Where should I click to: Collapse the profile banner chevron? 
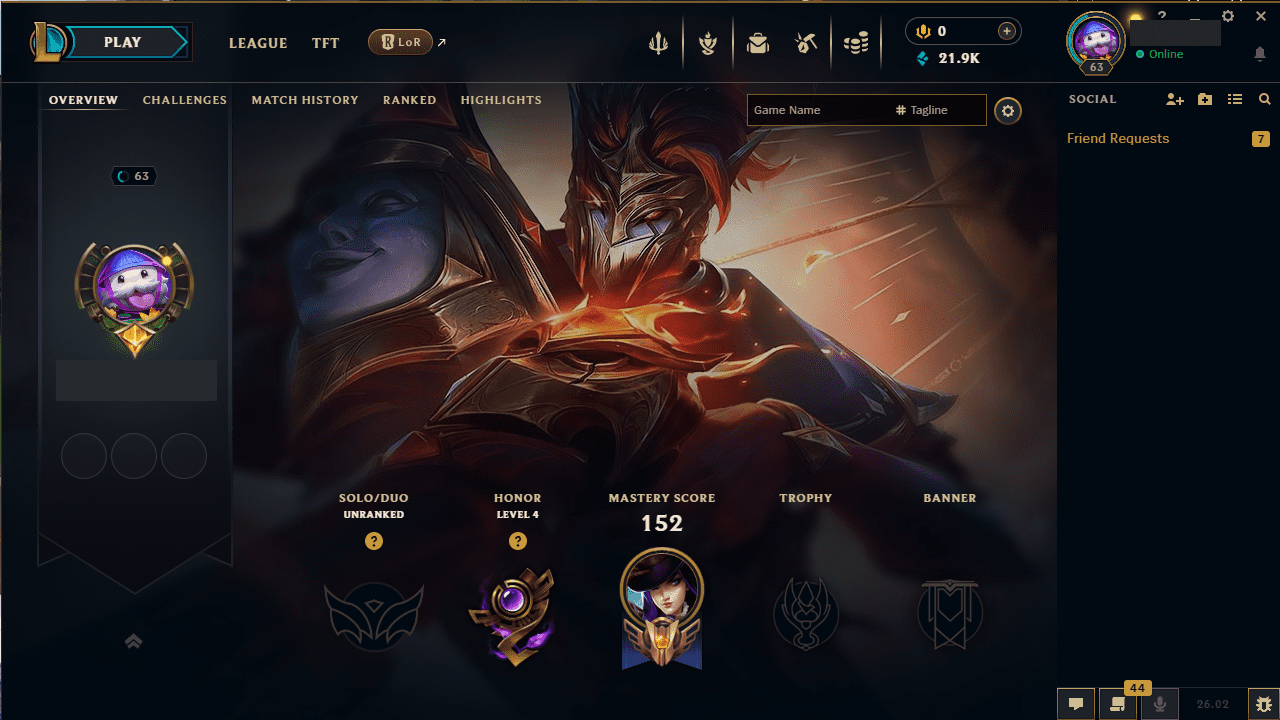(x=134, y=641)
